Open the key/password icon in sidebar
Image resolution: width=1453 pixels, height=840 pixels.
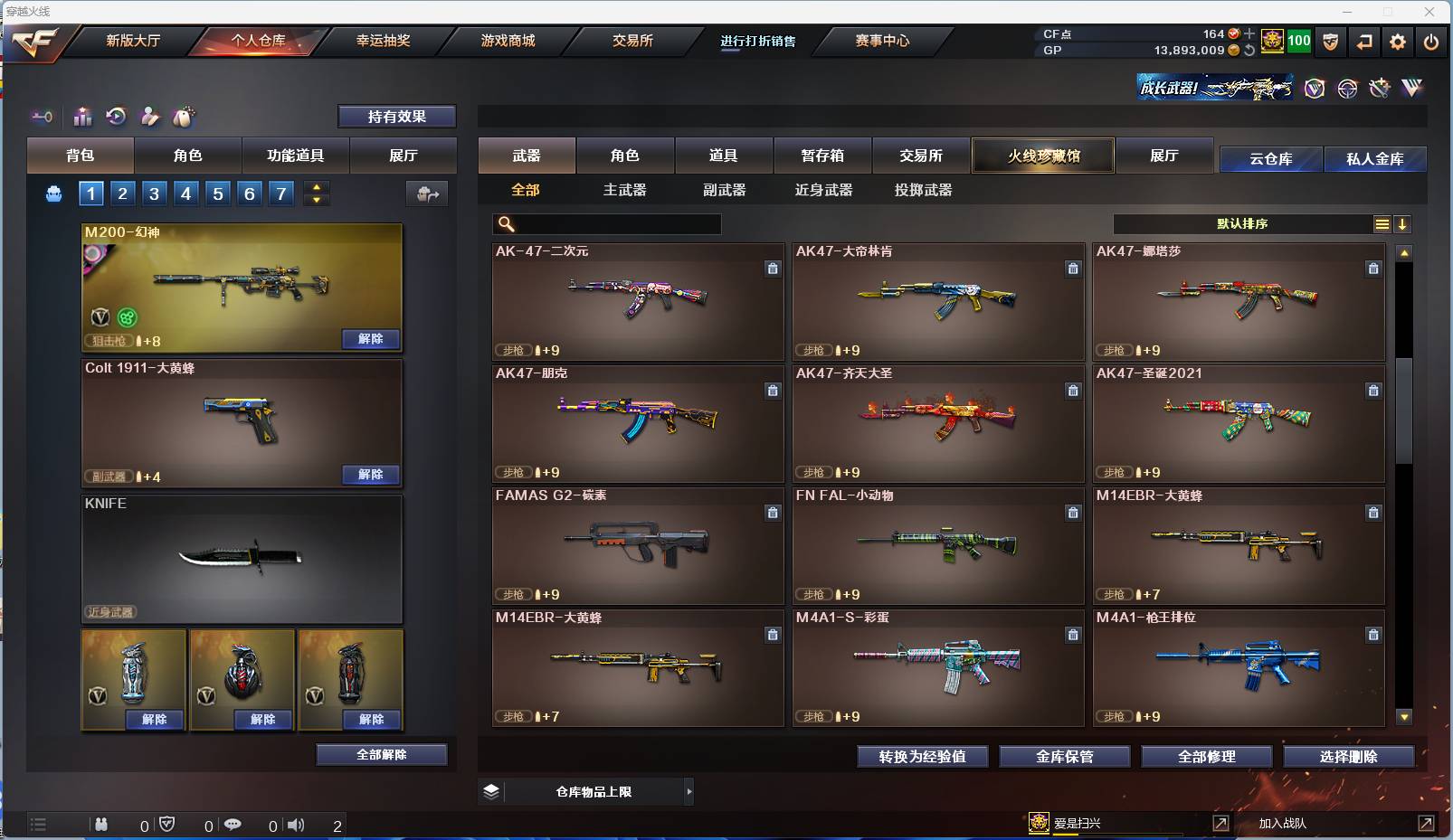(42, 116)
